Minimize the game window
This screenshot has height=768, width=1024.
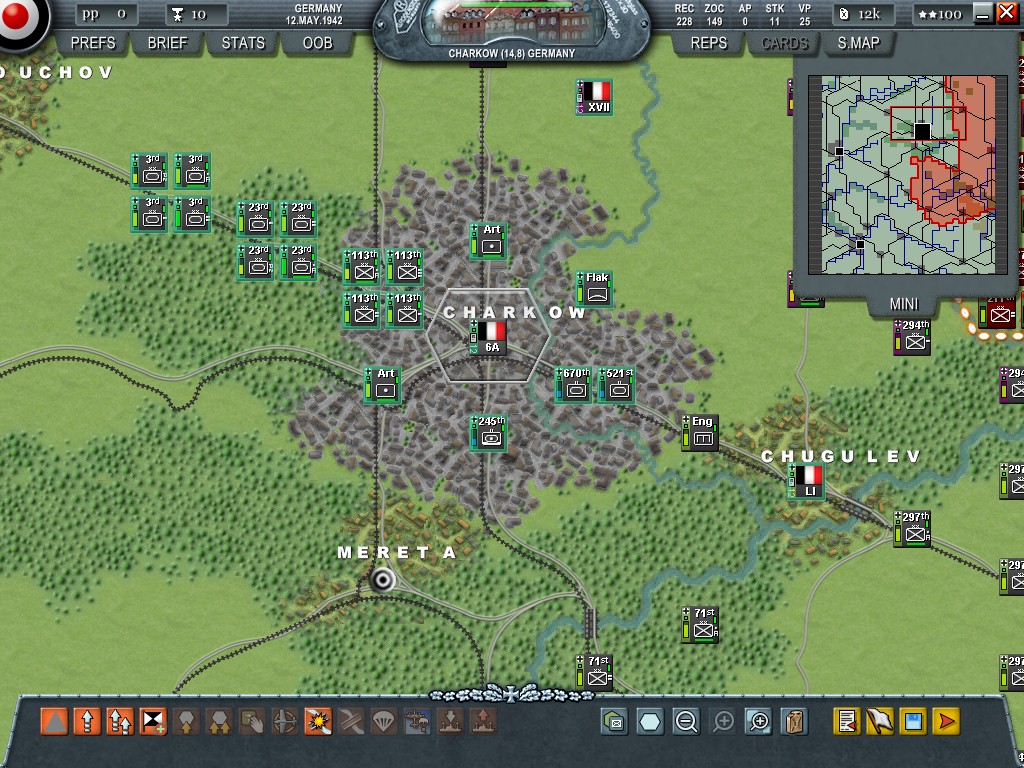coord(983,13)
